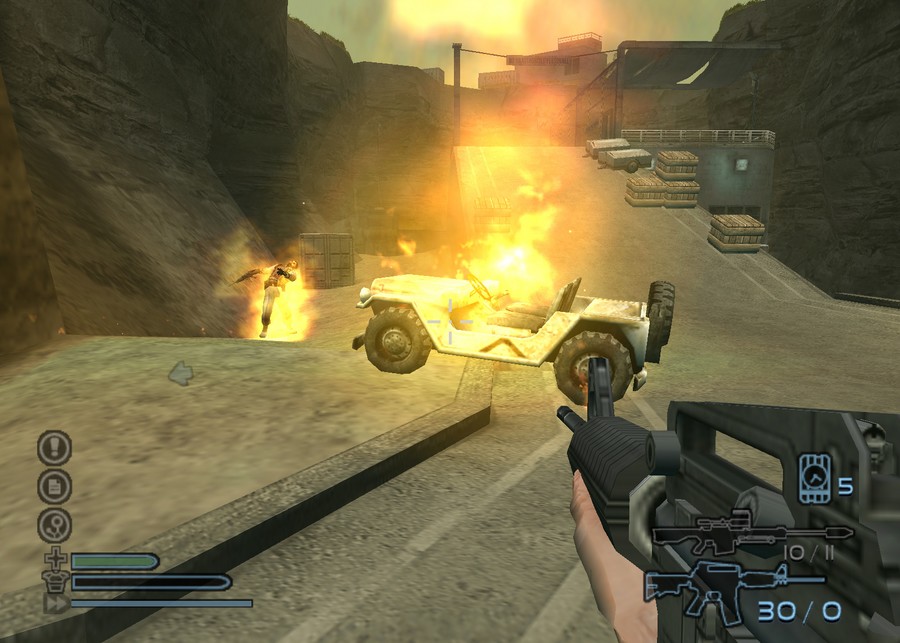
Task: Select the stethoscope medic icon
Action: point(54,525)
